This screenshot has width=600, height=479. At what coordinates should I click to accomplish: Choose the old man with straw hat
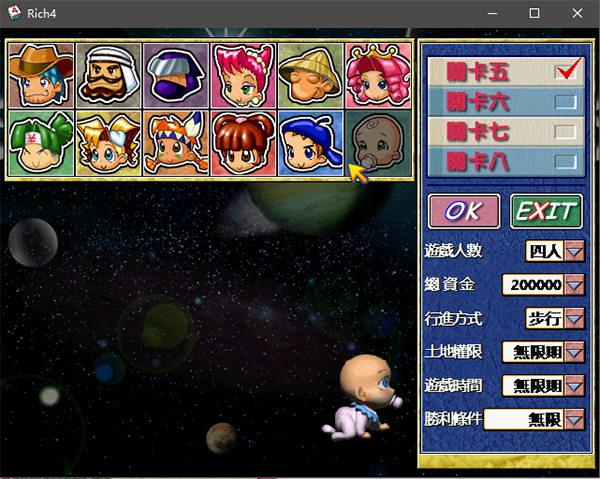(x=311, y=75)
